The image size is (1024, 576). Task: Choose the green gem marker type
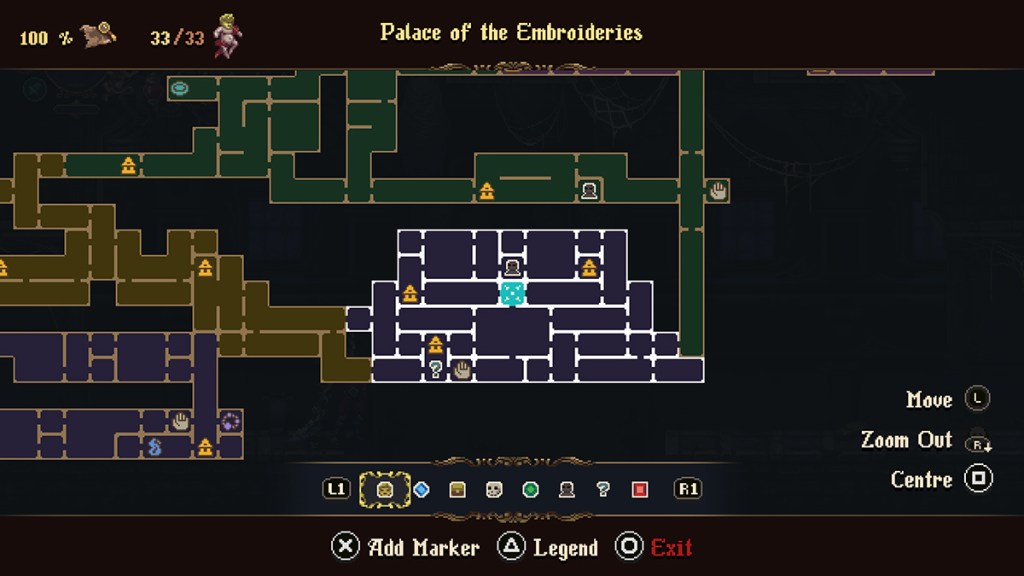(531, 489)
